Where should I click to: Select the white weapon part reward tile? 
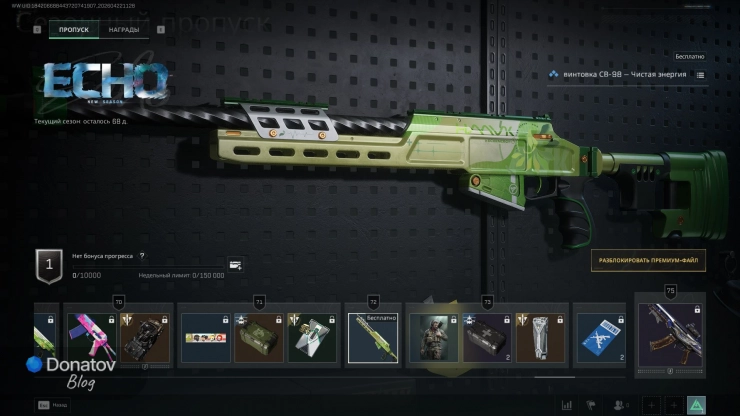point(540,338)
